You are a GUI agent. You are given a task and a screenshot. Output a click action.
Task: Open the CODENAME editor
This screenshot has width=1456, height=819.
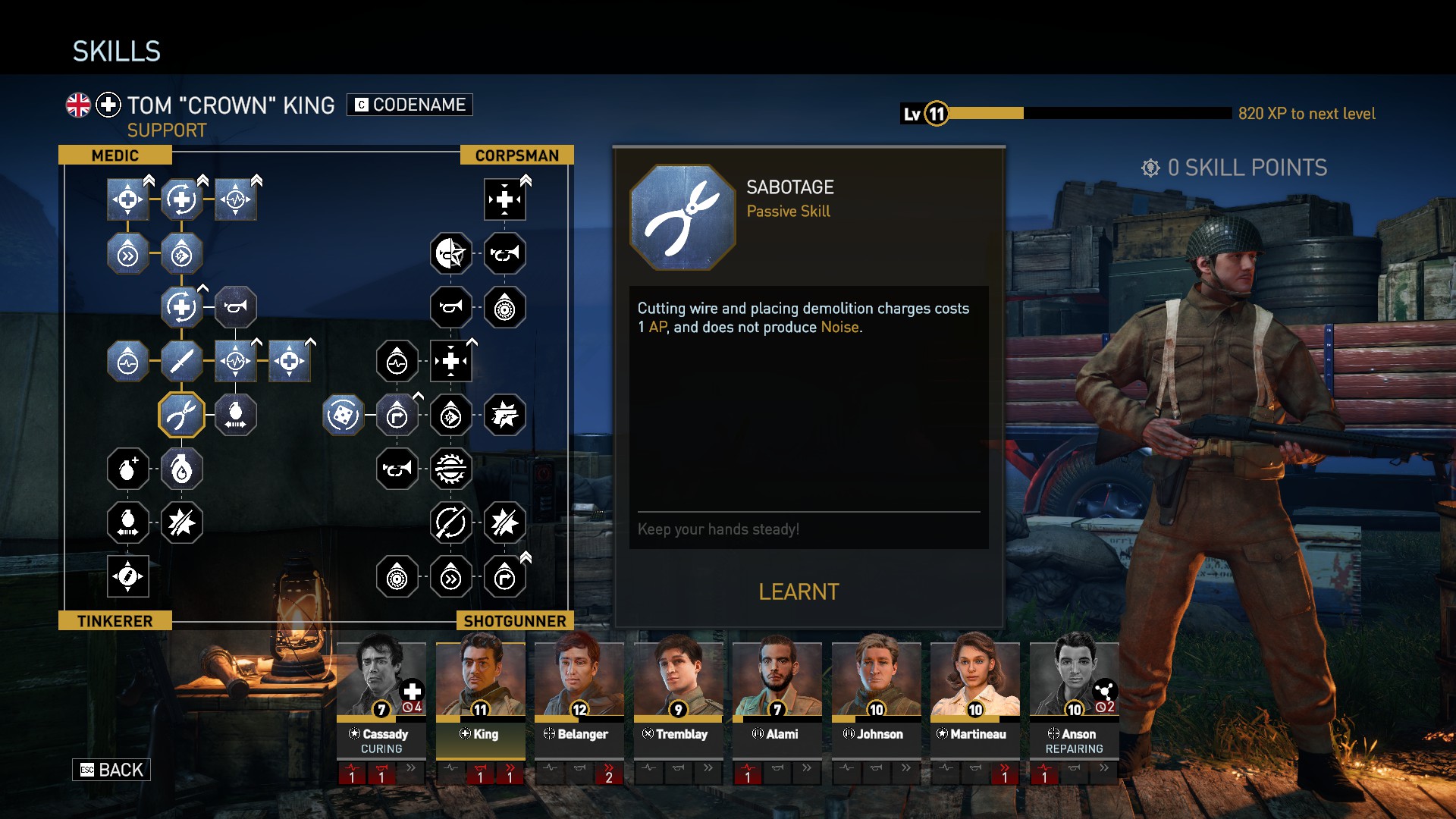(x=409, y=105)
